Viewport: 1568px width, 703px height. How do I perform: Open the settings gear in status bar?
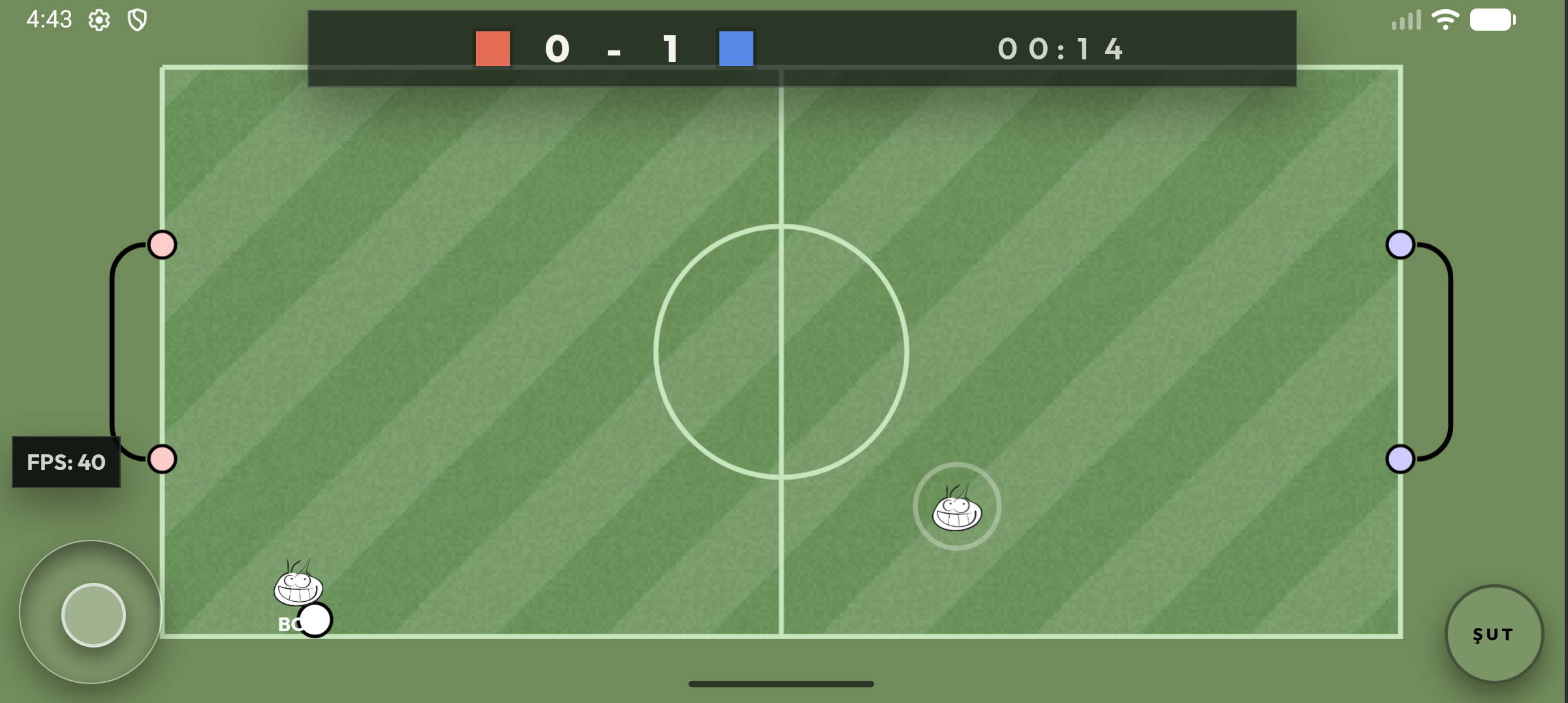(99, 20)
